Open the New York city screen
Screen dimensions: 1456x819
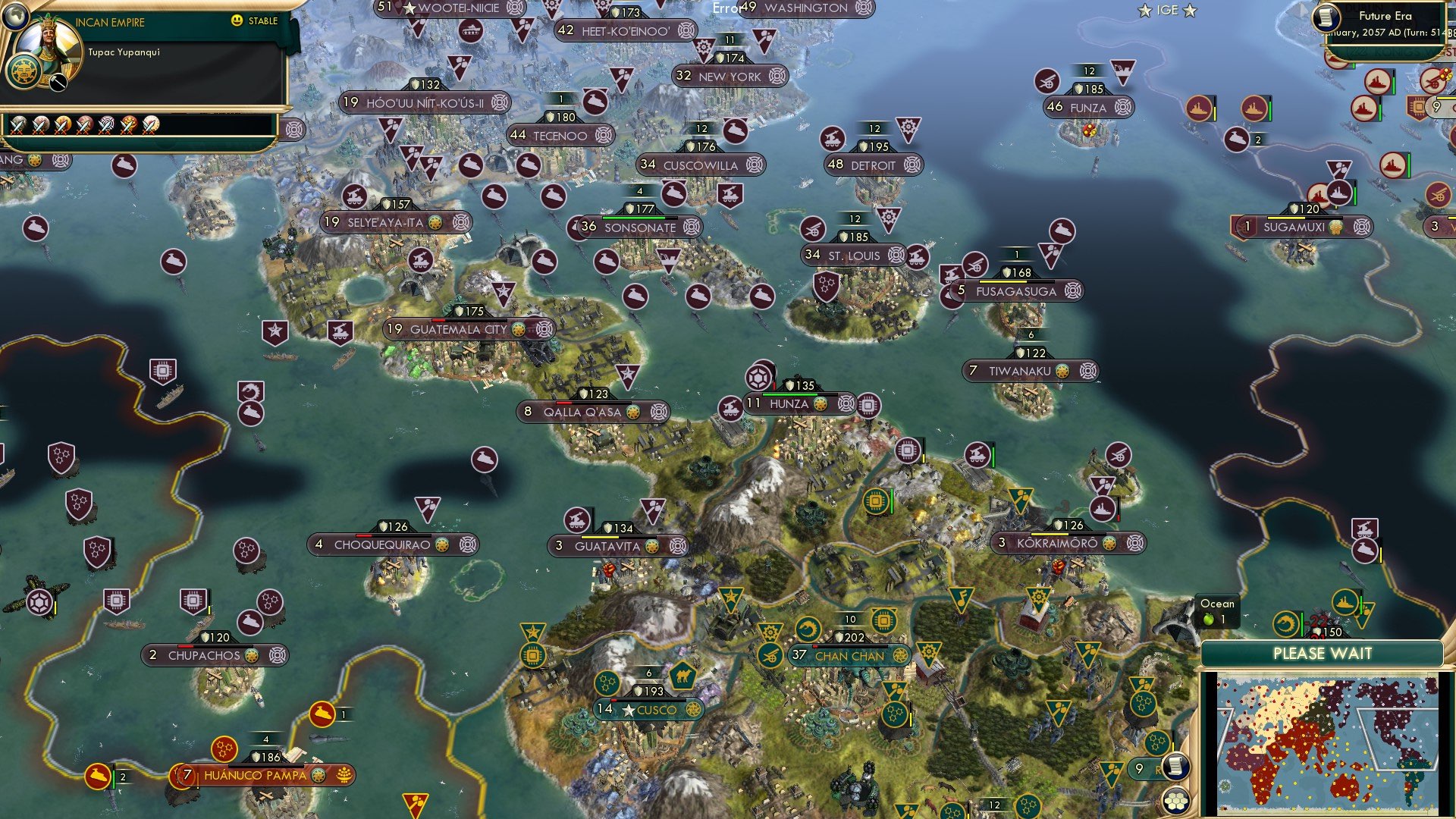[730, 76]
